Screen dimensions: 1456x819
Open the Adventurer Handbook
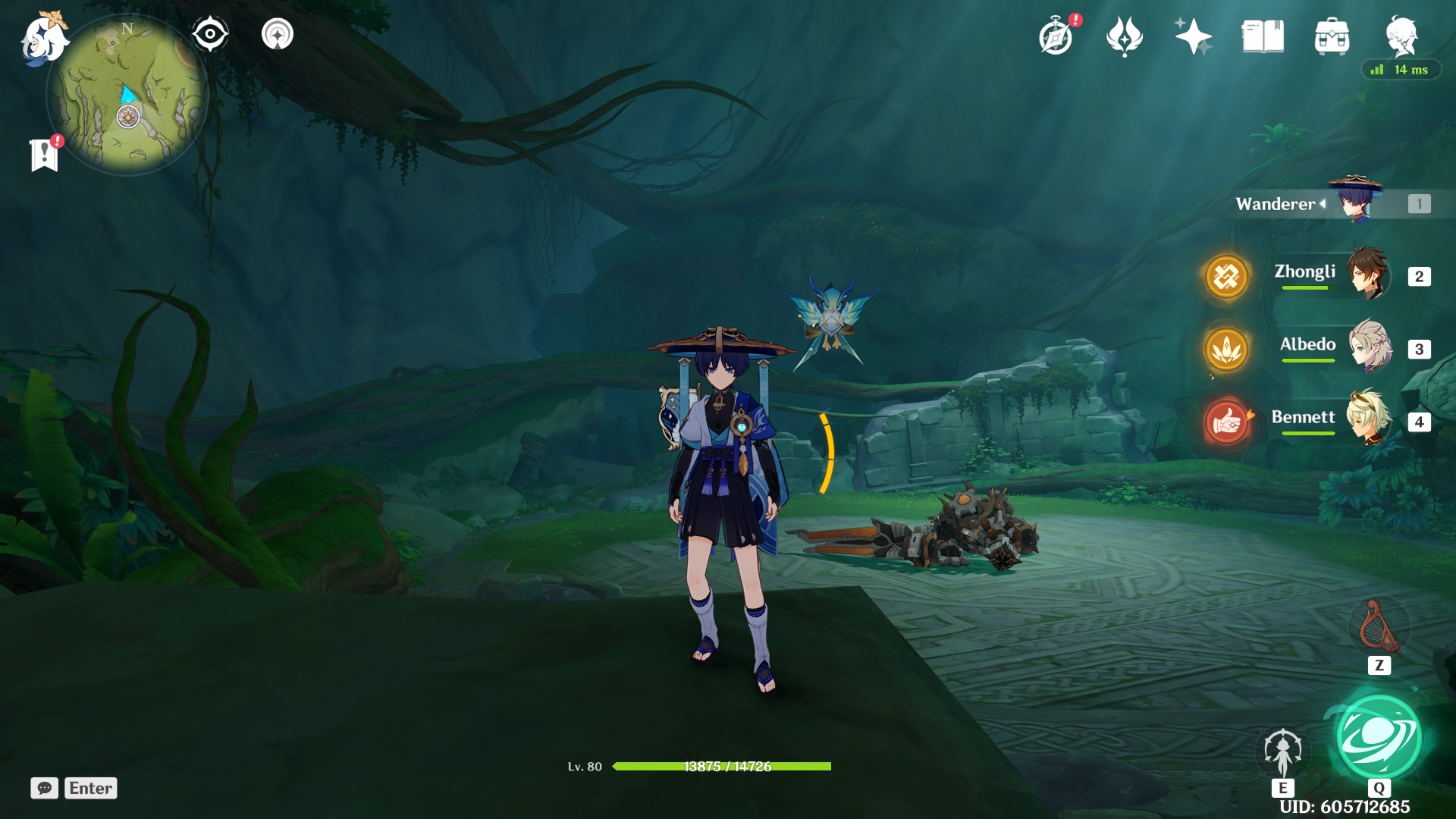tap(1057, 34)
